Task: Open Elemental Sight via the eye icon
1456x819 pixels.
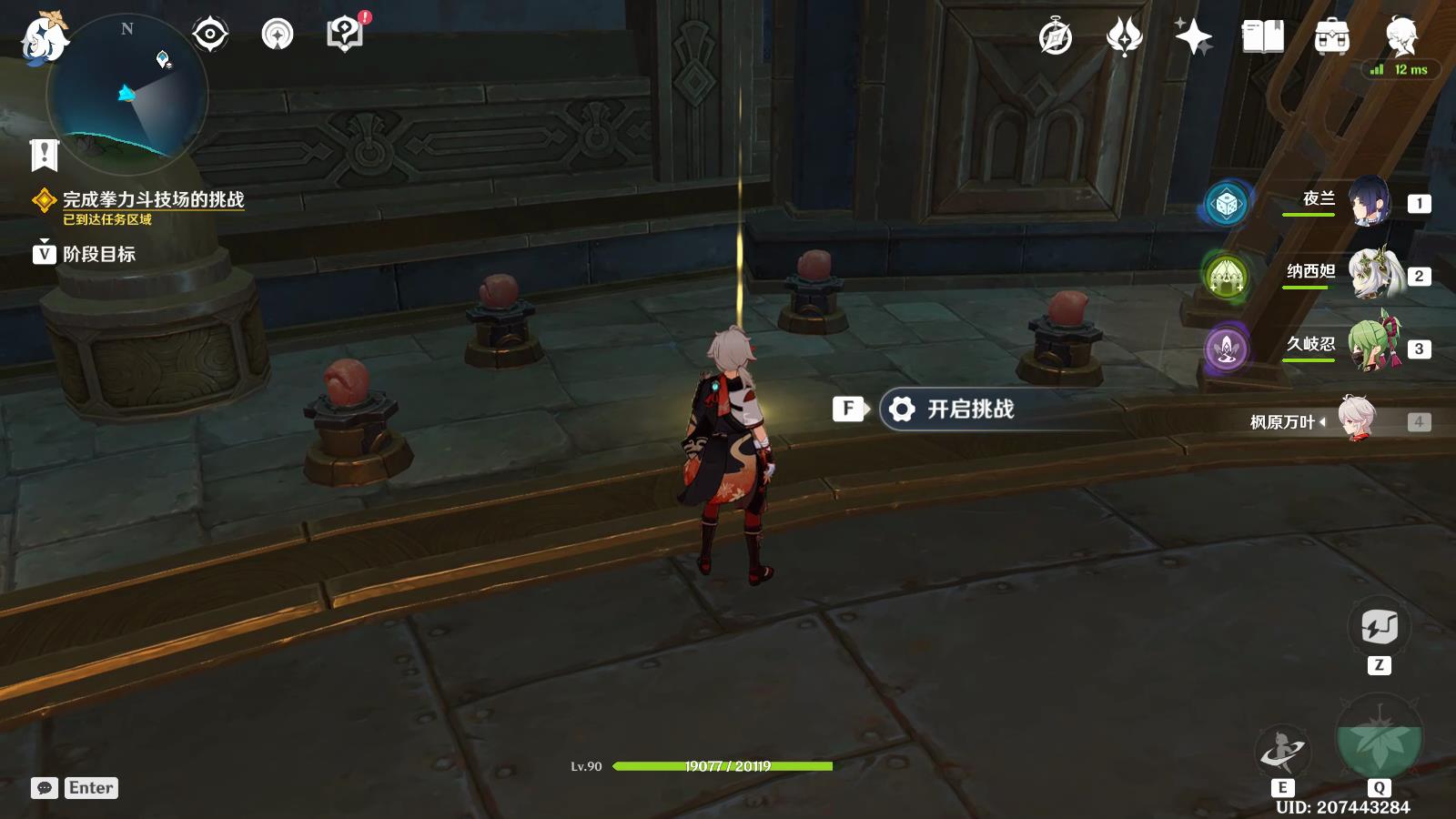Action: tap(211, 33)
